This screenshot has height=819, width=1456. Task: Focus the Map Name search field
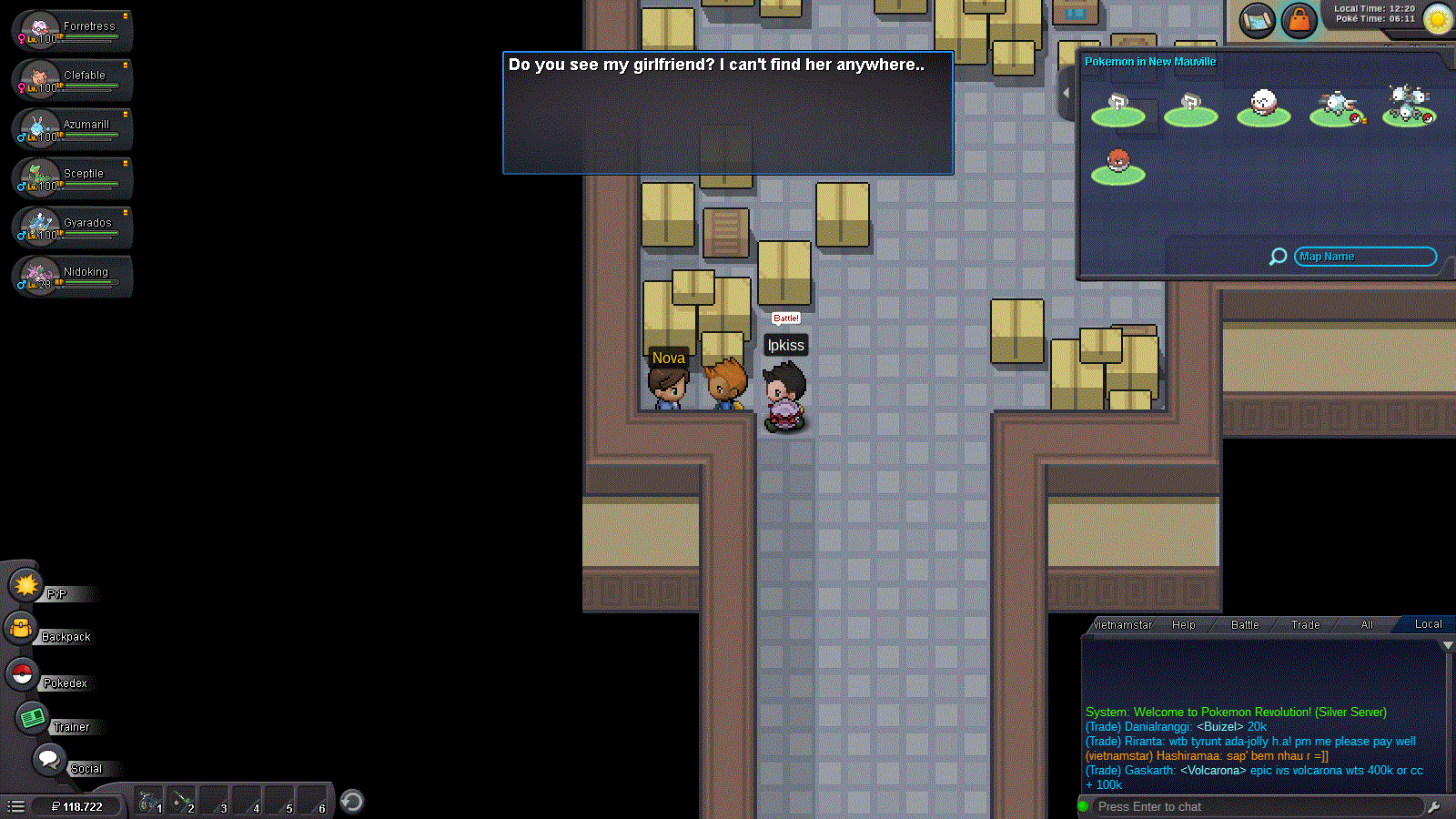[x=1365, y=257]
